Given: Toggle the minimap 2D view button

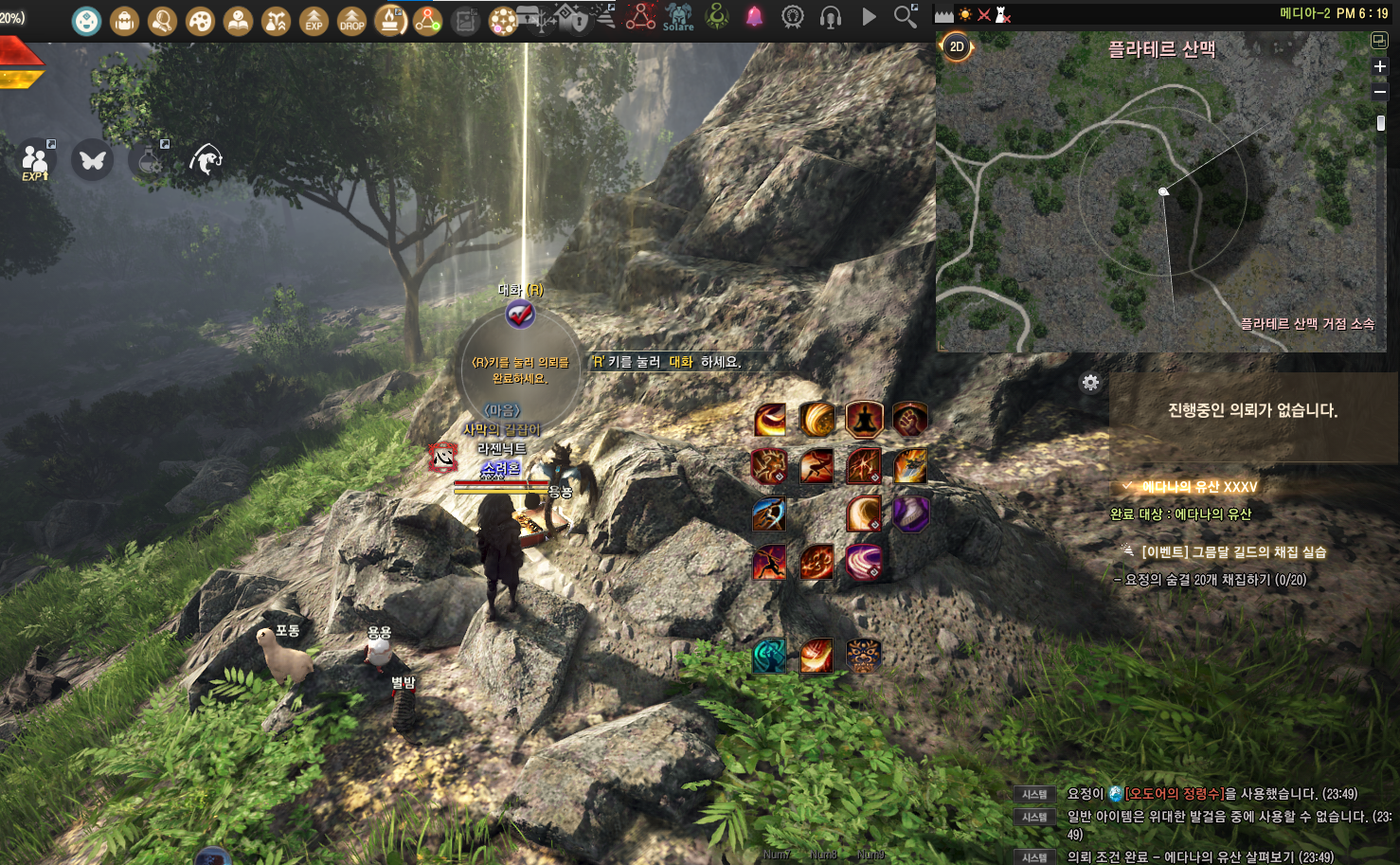Looking at the screenshot, I should tap(957, 46).
